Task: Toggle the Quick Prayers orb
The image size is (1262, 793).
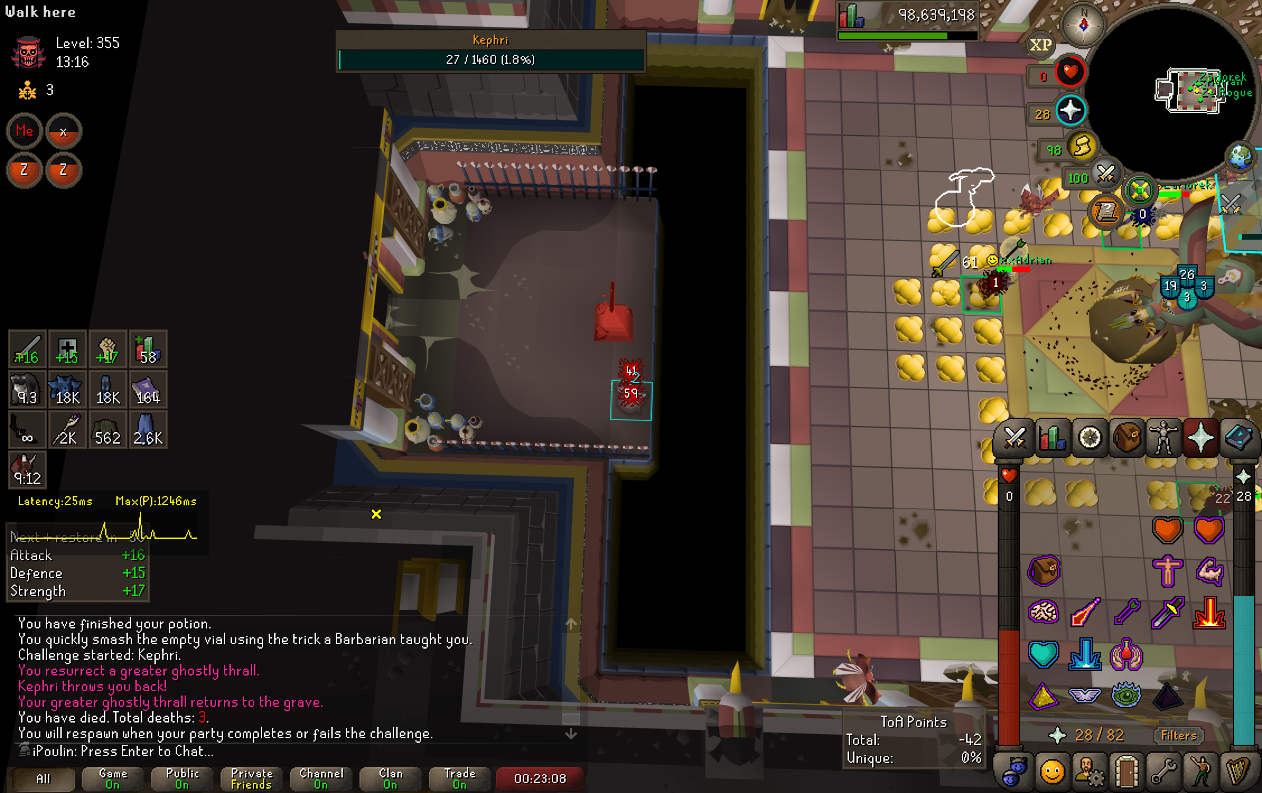Action: point(1071,111)
